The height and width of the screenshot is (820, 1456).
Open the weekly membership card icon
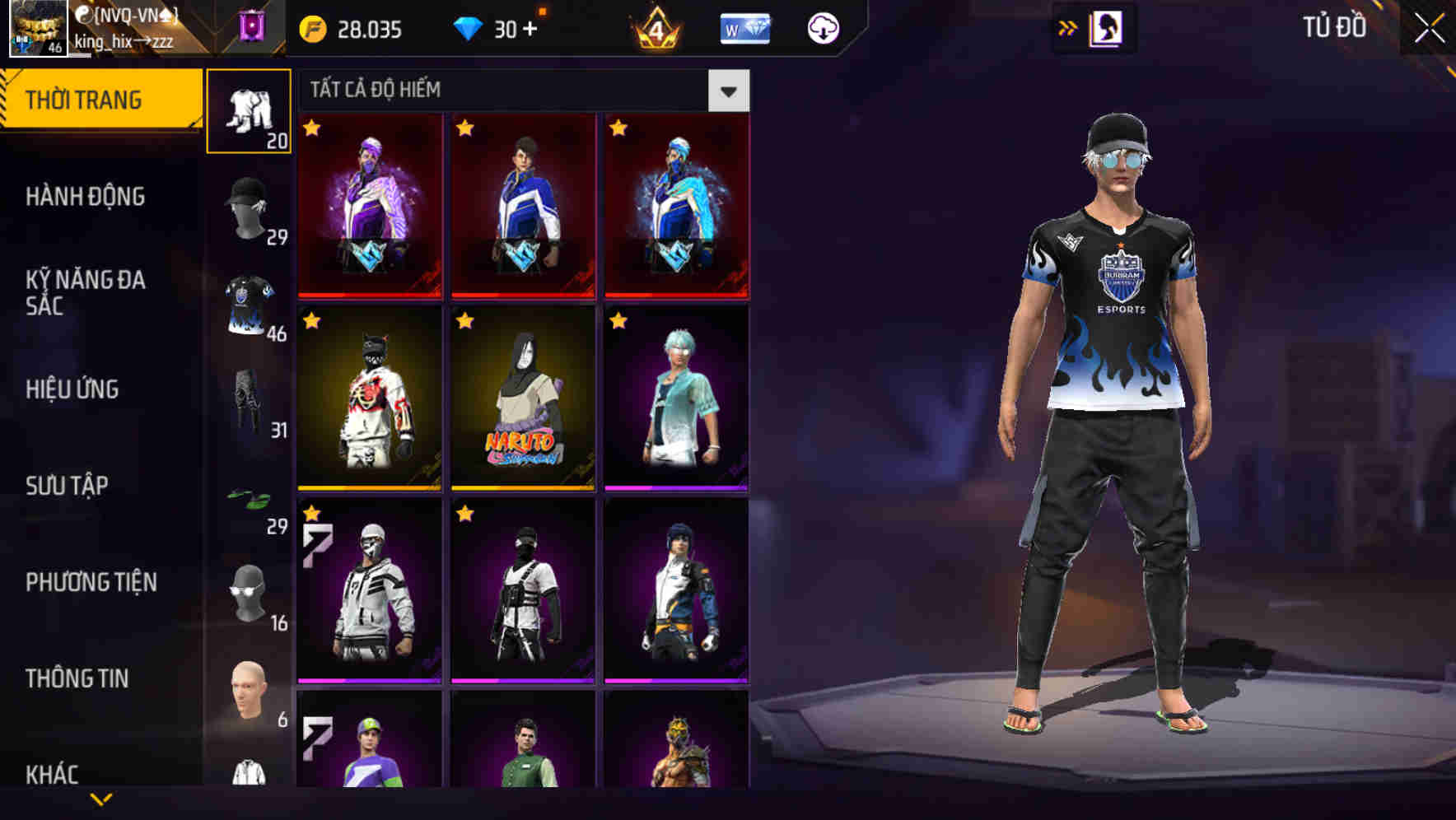[744, 27]
